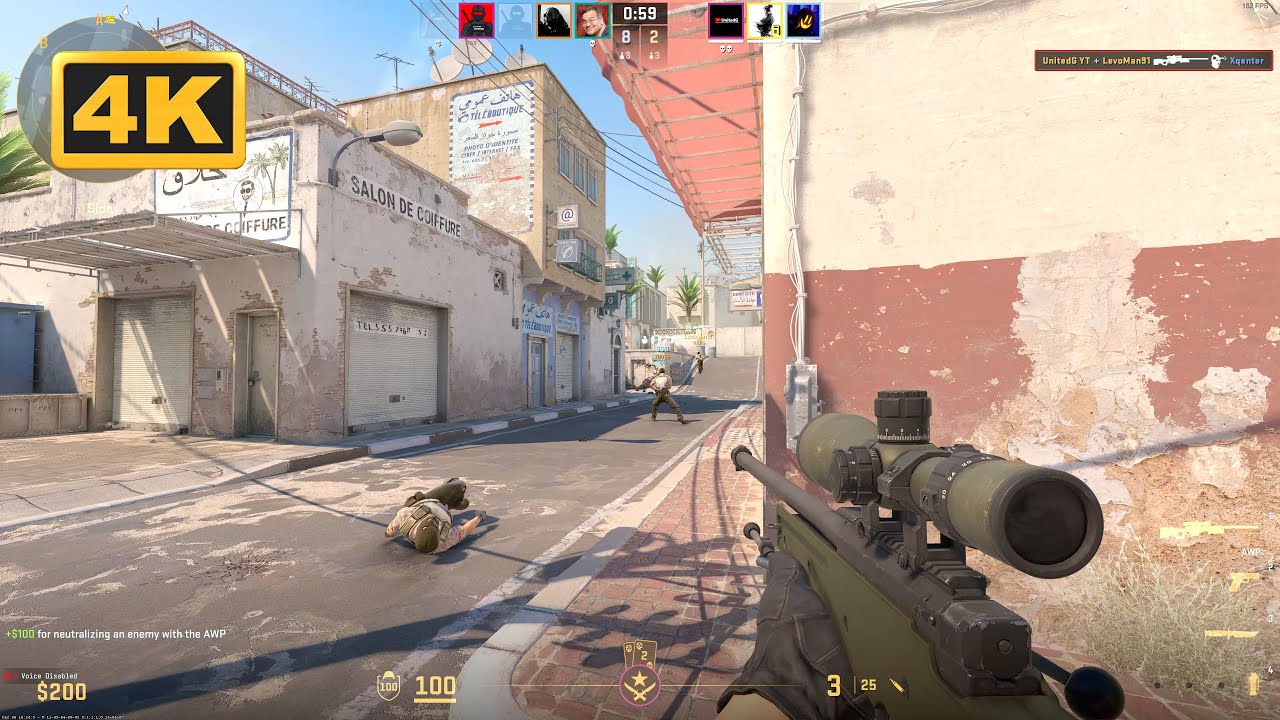The width and height of the screenshot is (1280, 720).
Task: Select the Desert Eagle in weapon slot 2
Action: 1245,580
